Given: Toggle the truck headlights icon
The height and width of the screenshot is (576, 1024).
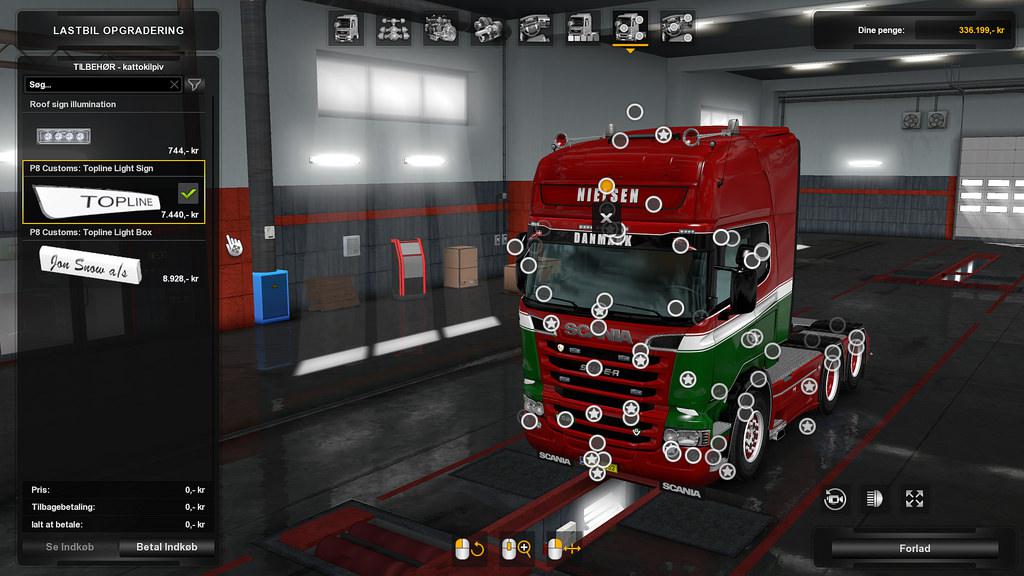Looking at the screenshot, I should point(874,498).
